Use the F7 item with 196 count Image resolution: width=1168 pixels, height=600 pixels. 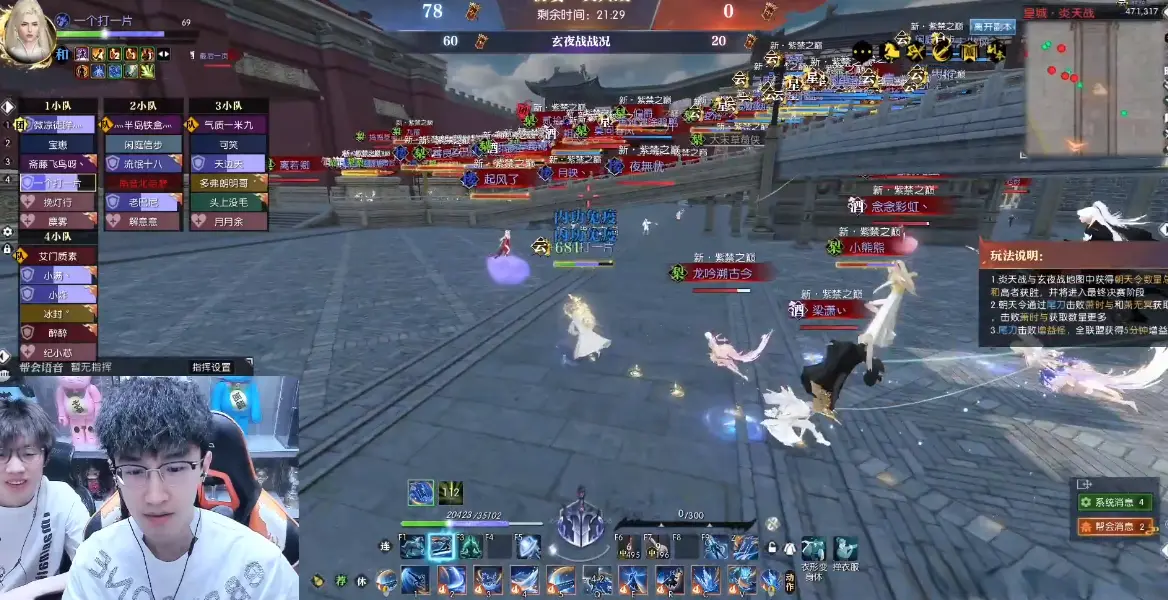pos(658,548)
